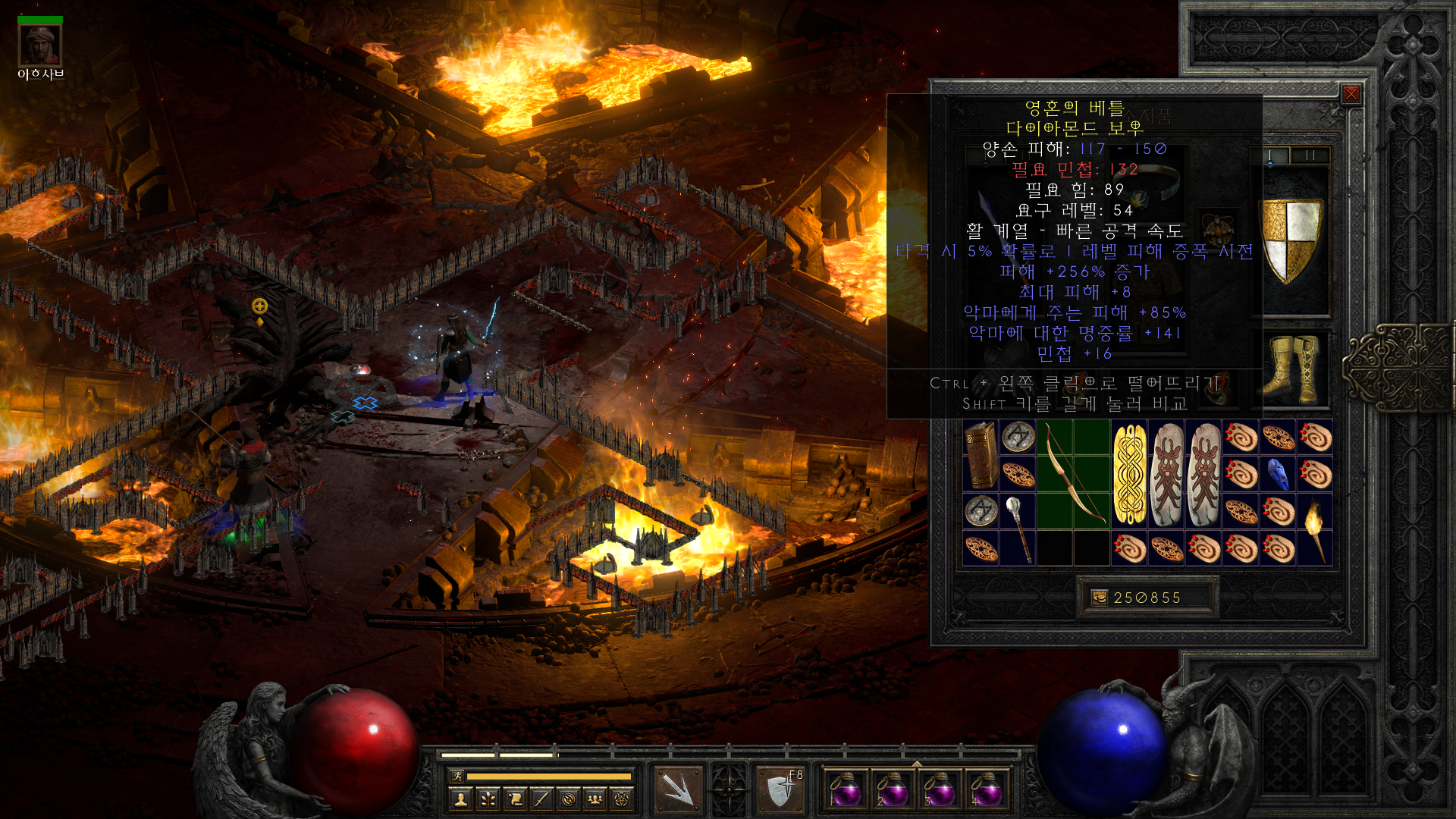
Task: Open the left-click arrow skill selector
Action: coord(679,790)
